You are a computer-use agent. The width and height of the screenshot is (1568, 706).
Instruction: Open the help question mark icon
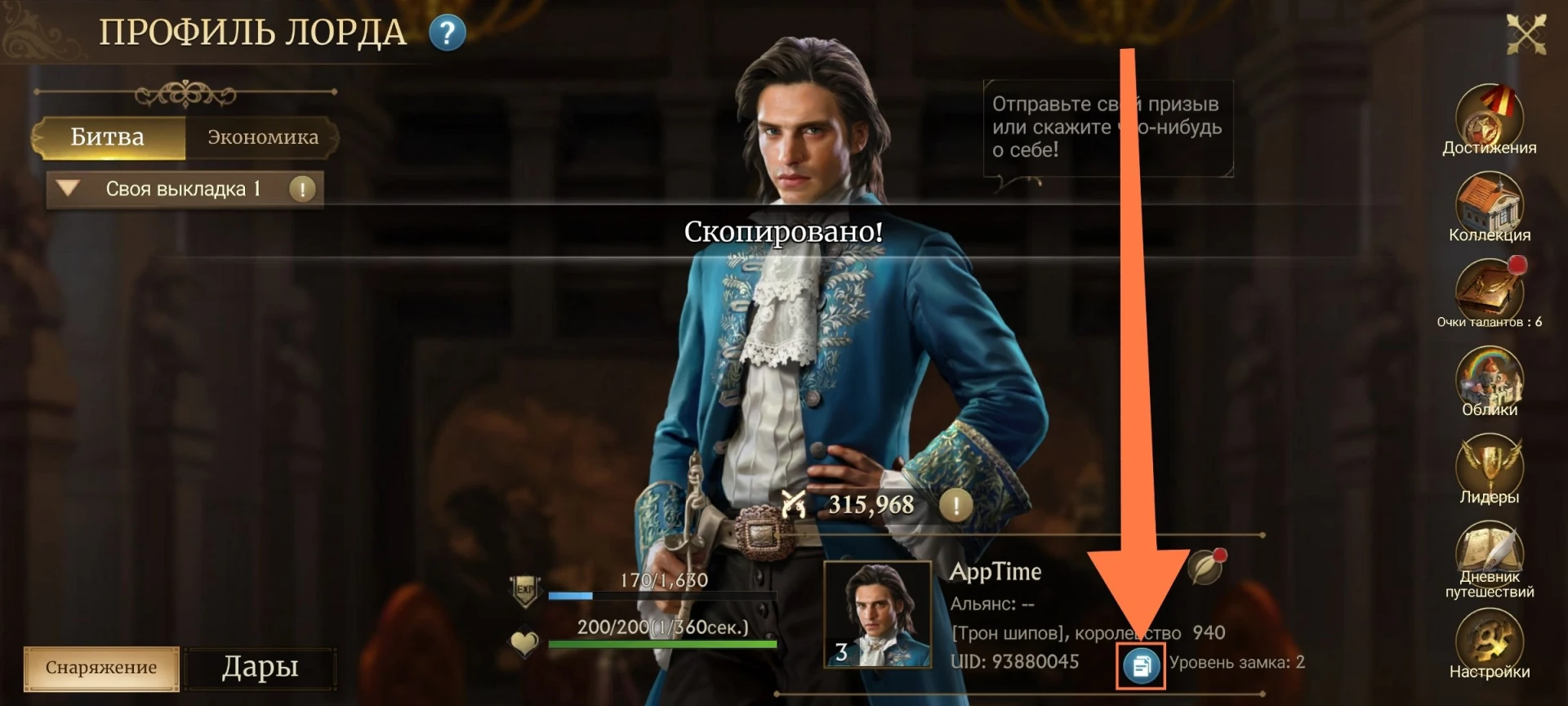(x=447, y=34)
